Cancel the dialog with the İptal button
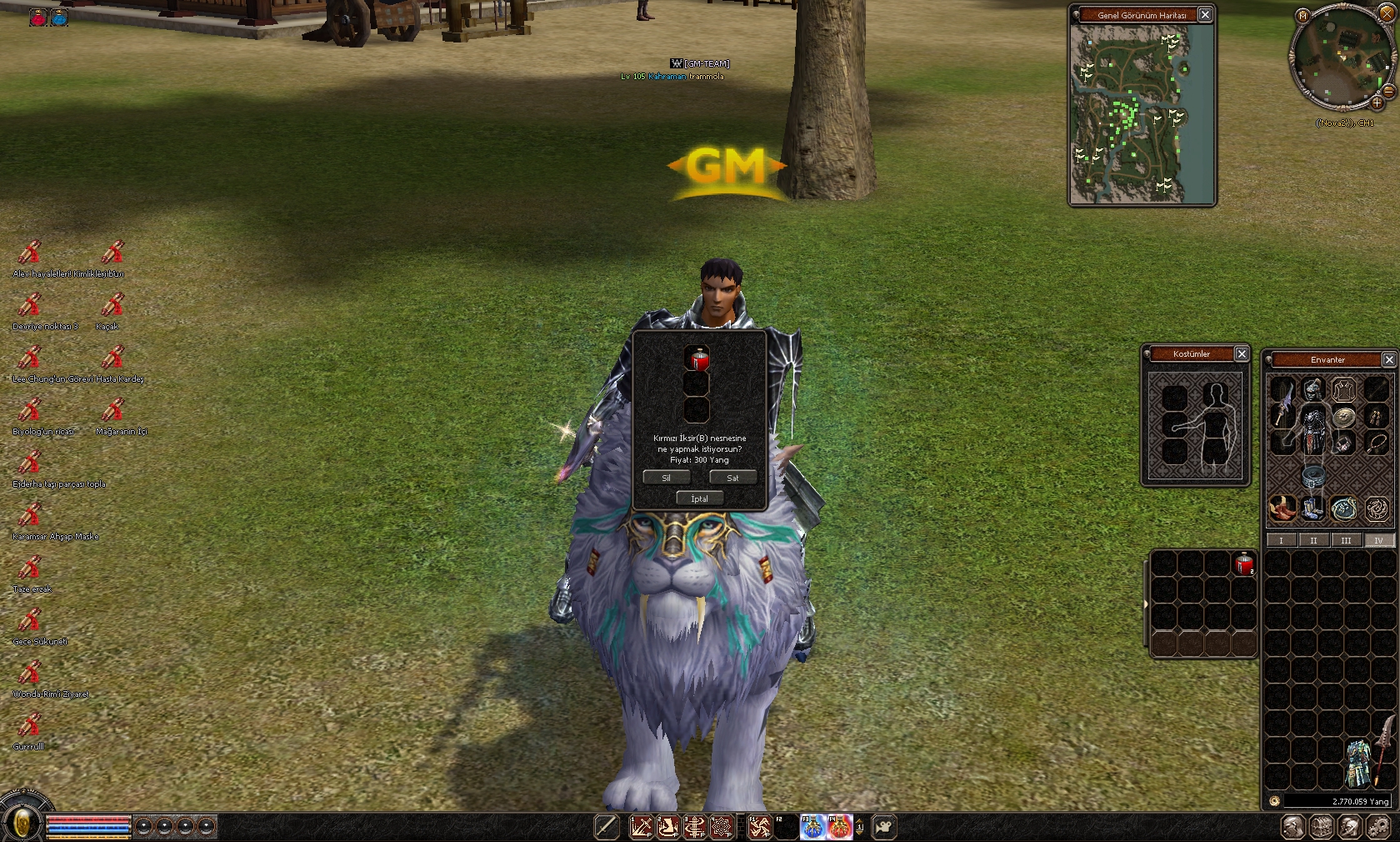 click(699, 499)
